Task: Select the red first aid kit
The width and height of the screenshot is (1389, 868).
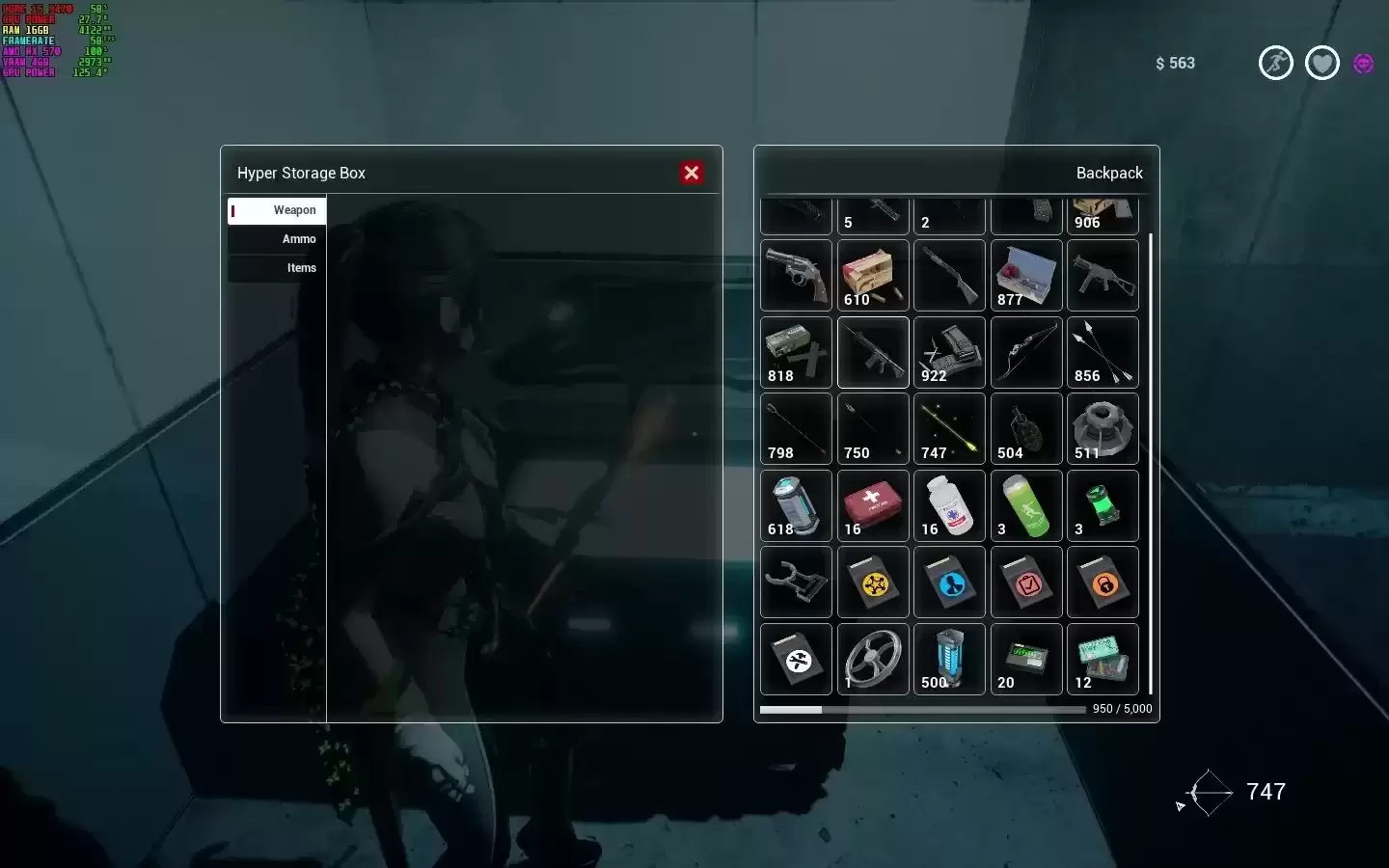Action: pos(873,505)
